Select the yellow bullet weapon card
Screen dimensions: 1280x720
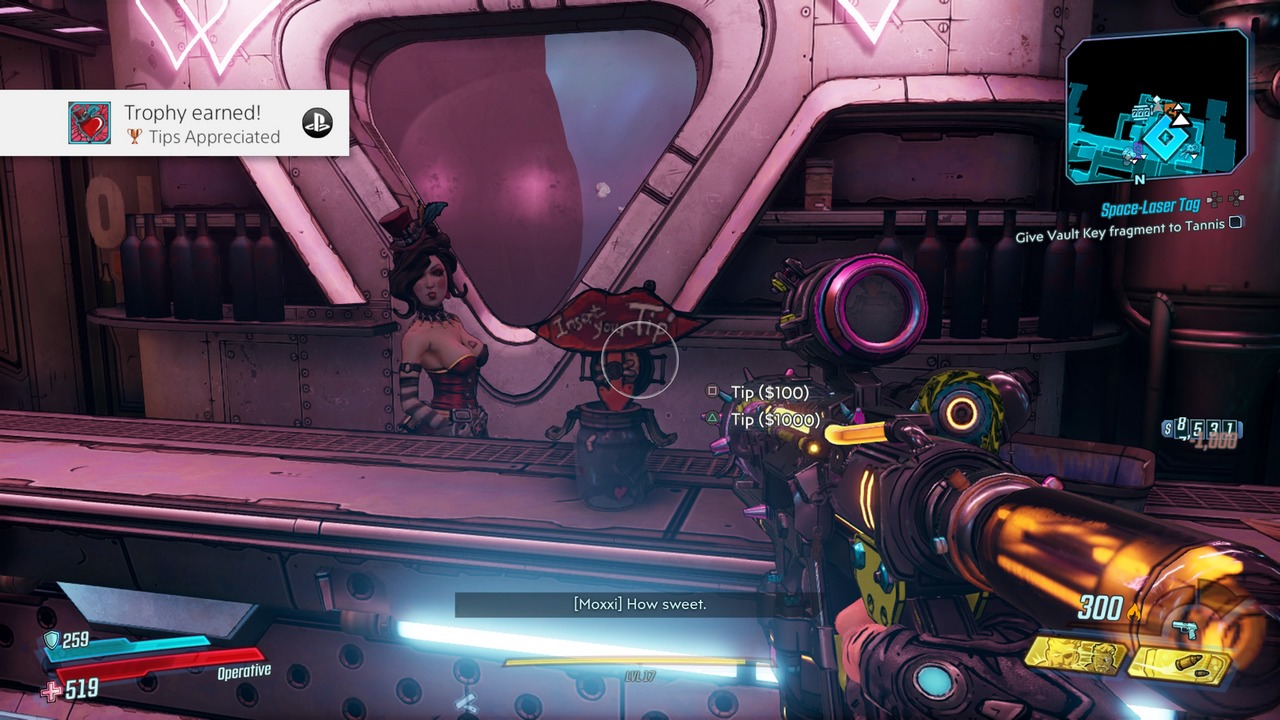tap(1180, 666)
